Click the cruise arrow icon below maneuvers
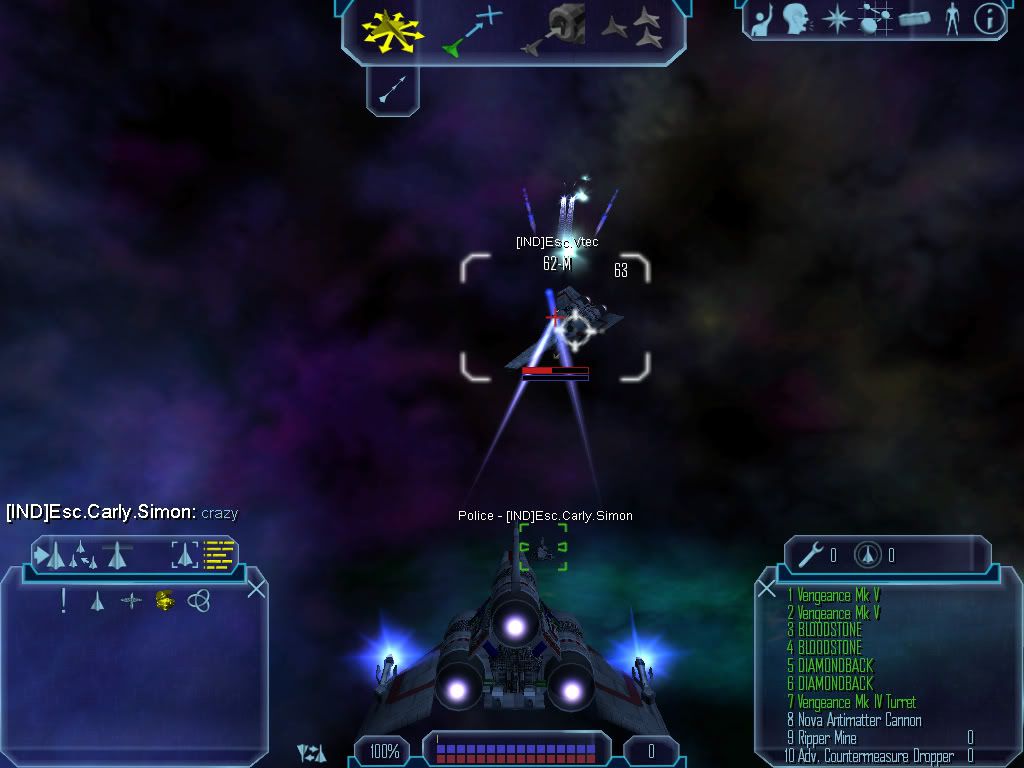 pos(392,91)
